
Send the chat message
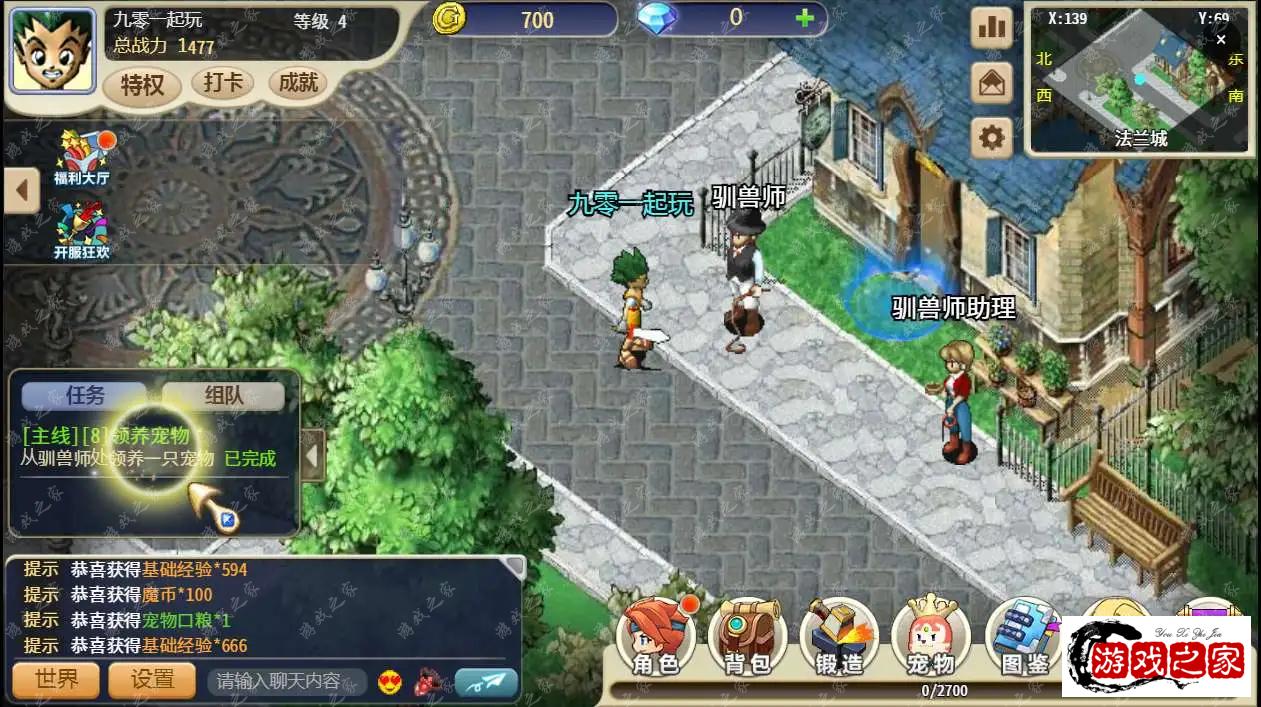tap(486, 682)
